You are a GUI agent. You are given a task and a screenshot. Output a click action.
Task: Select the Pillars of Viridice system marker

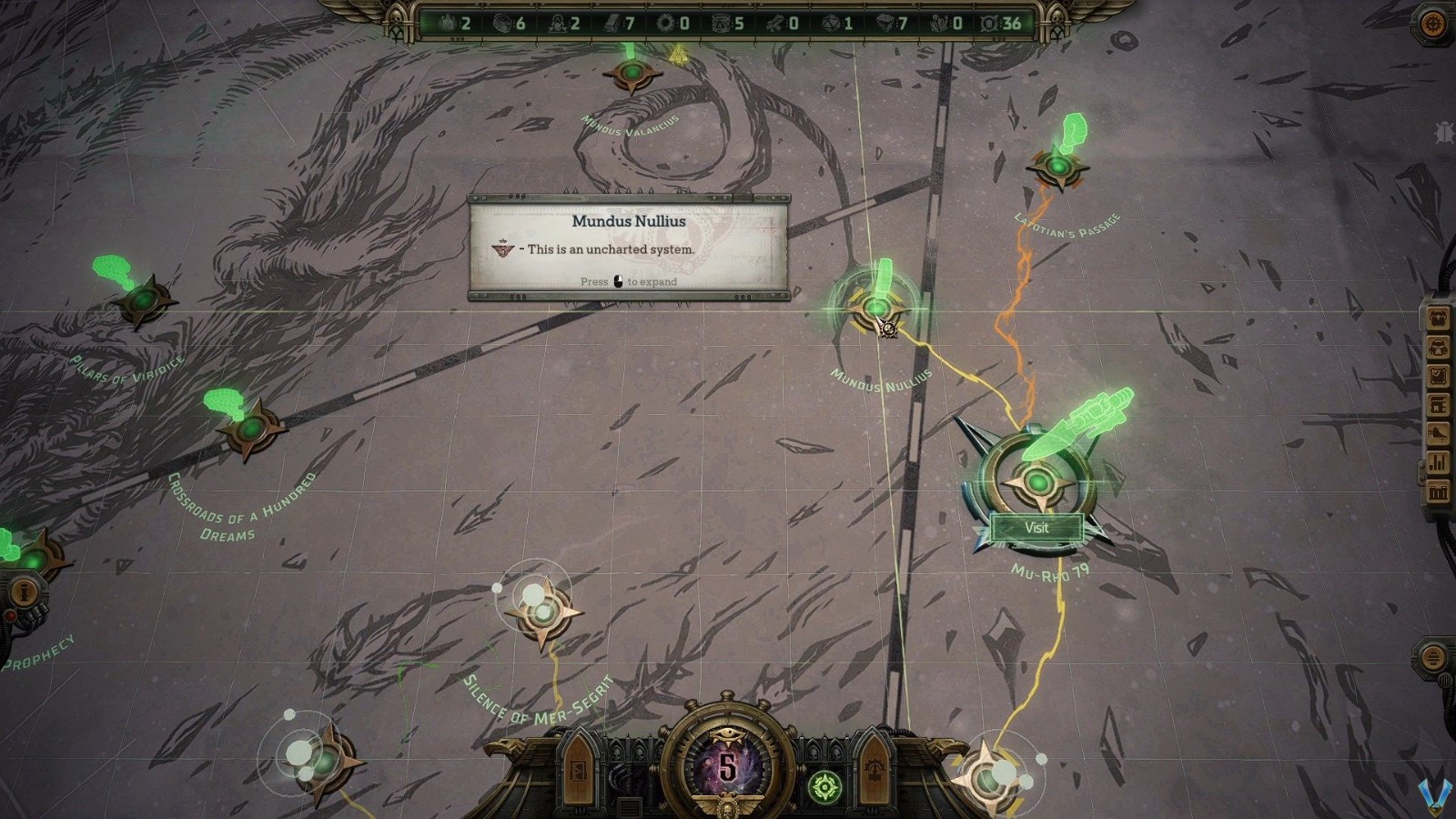point(146,300)
